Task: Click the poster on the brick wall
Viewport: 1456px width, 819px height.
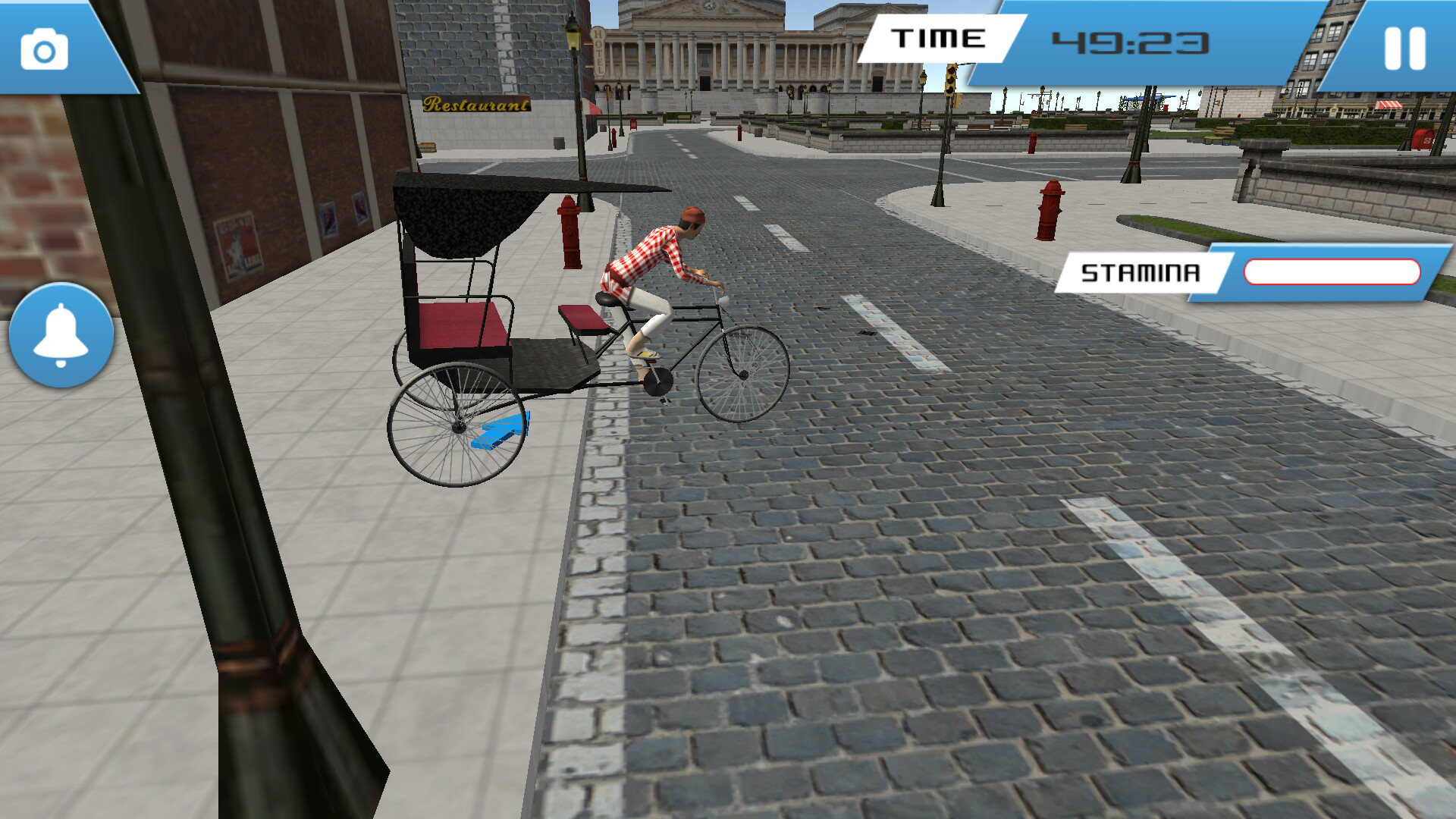Action: [238, 244]
